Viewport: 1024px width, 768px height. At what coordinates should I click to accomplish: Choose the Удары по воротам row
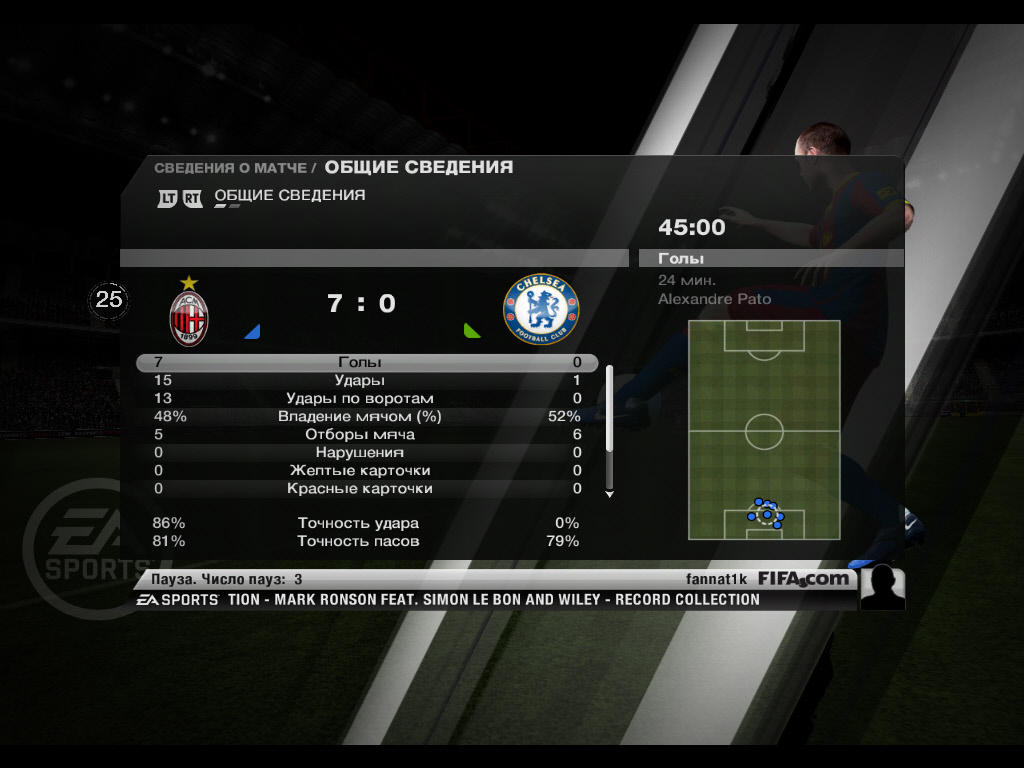click(366, 399)
